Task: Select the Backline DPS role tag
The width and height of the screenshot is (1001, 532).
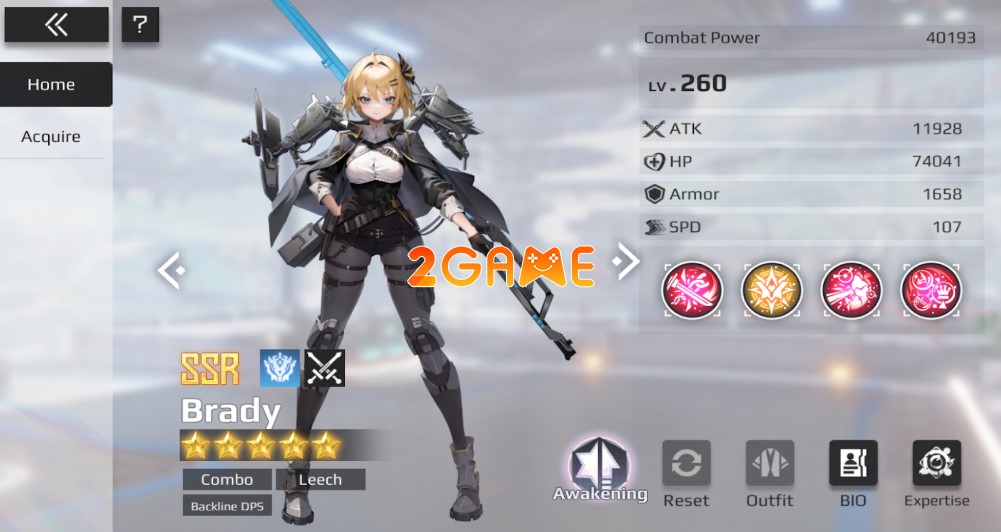Action: 227,507
